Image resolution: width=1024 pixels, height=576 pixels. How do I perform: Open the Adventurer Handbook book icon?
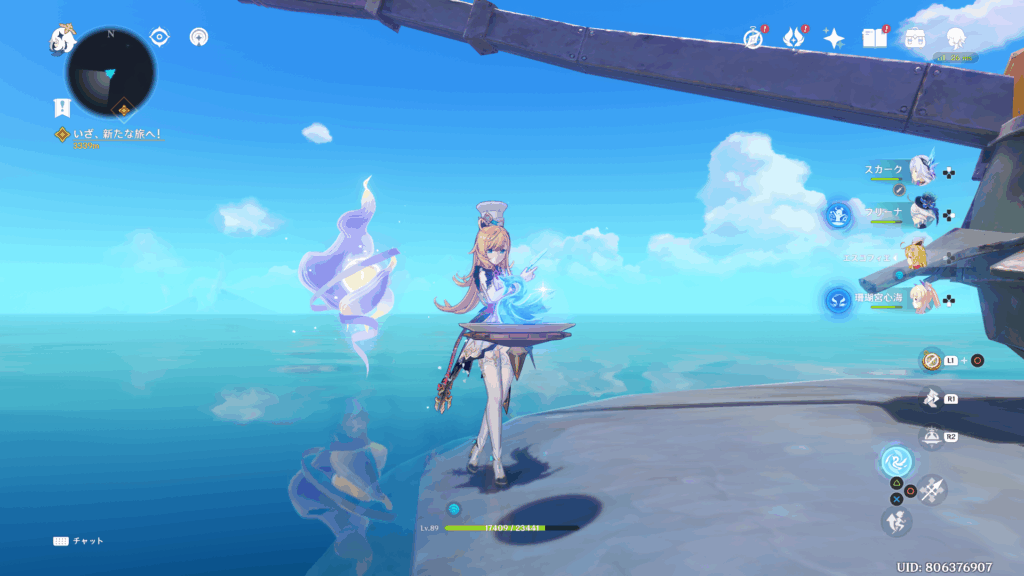tap(875, 38)
